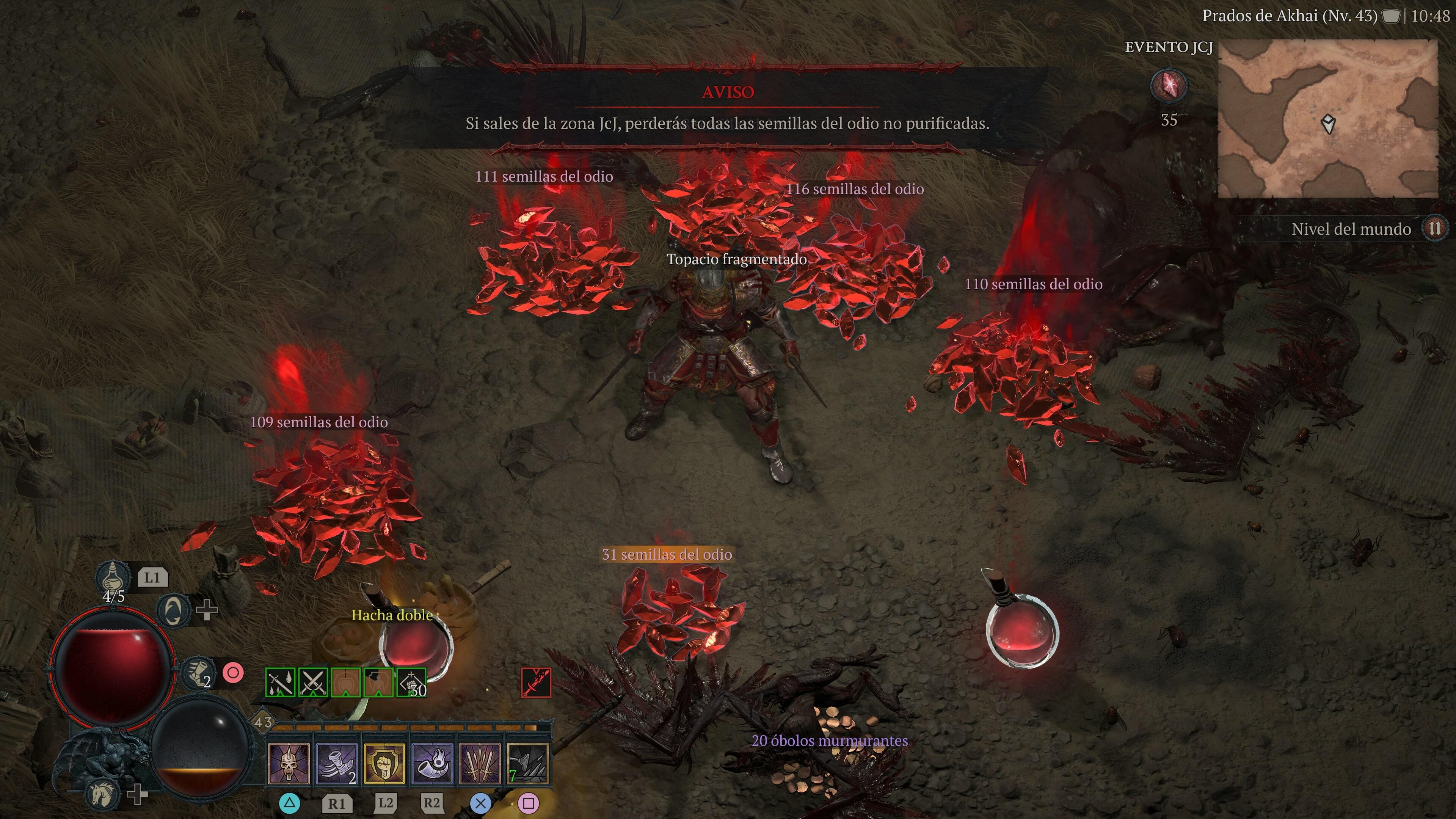Image resolution: width=1456 pixels, height=819 pixels.
Task: Cast the war horn shout skill
Action: (x=432, y=764)
